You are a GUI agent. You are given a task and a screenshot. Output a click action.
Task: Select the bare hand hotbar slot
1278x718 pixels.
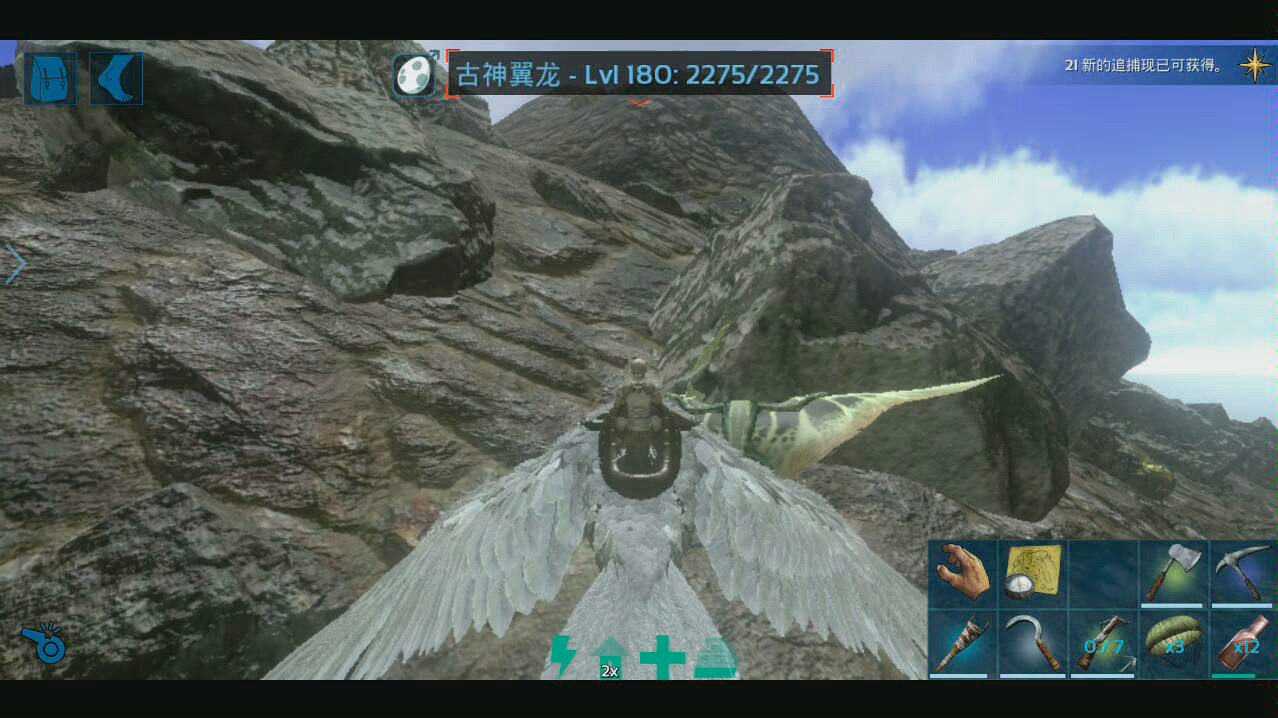tap(963, 573)
